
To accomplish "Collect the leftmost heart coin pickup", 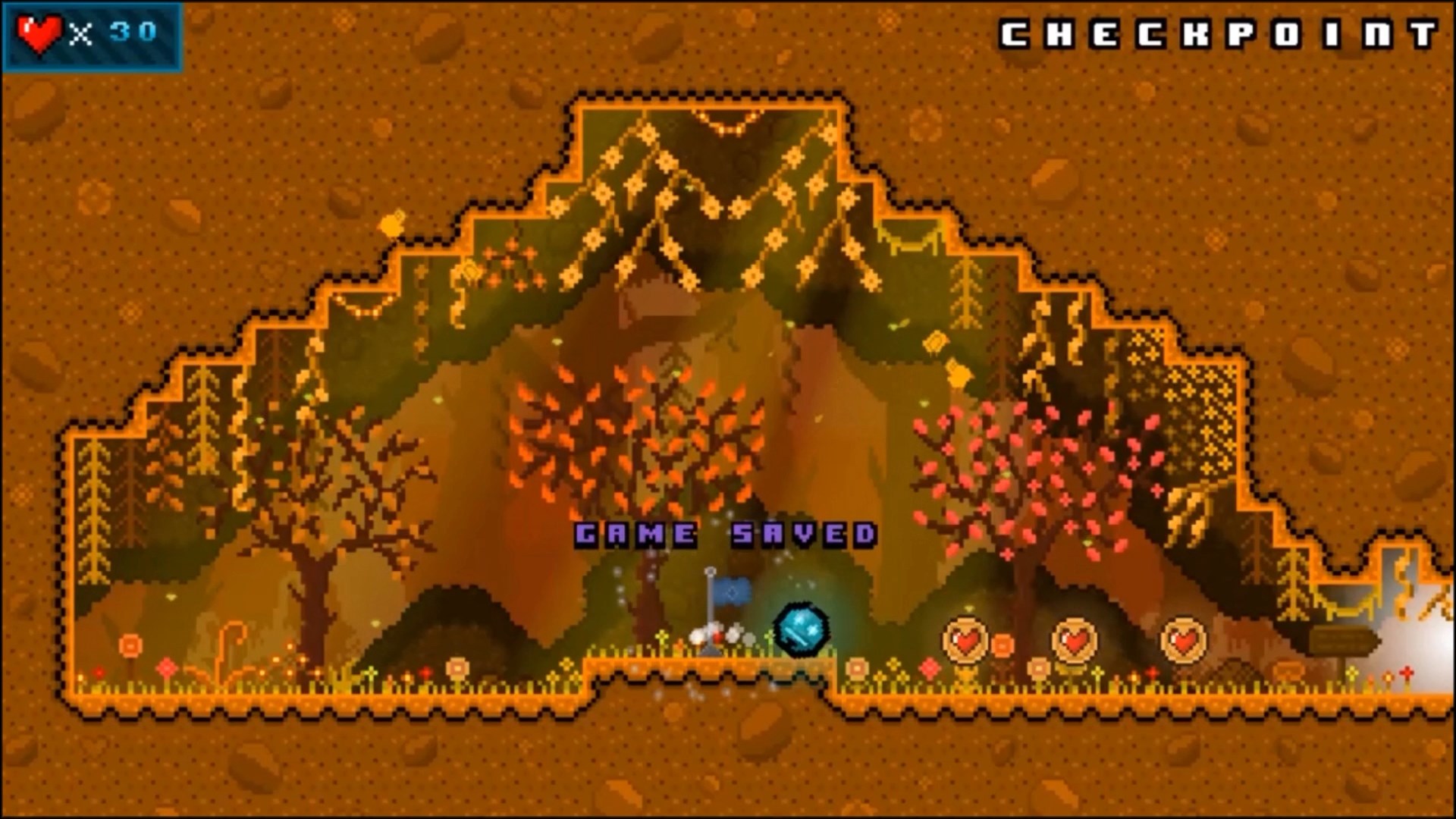I will point(964,641).
